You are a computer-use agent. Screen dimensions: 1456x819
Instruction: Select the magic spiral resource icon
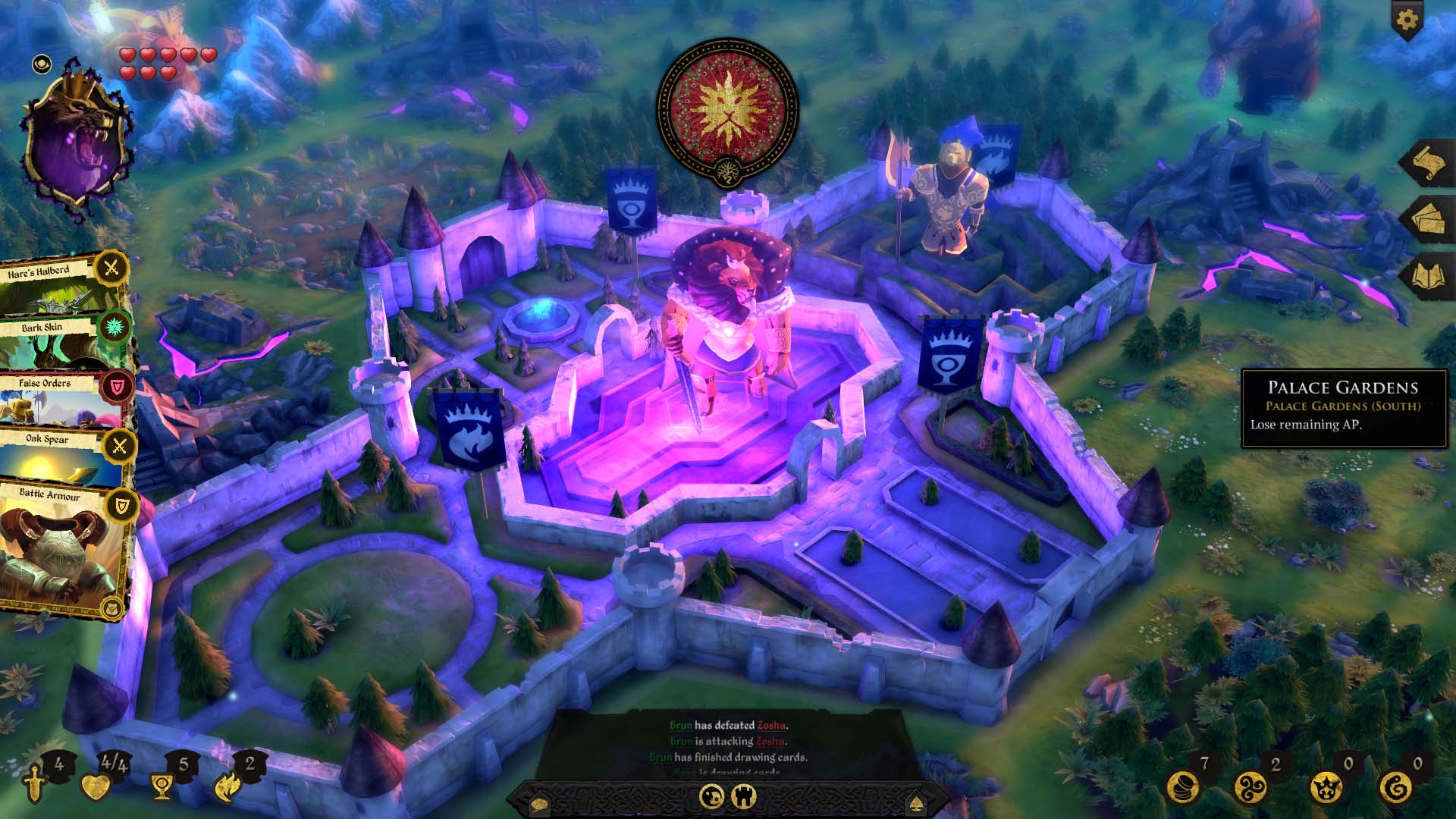pos(1250,787)
